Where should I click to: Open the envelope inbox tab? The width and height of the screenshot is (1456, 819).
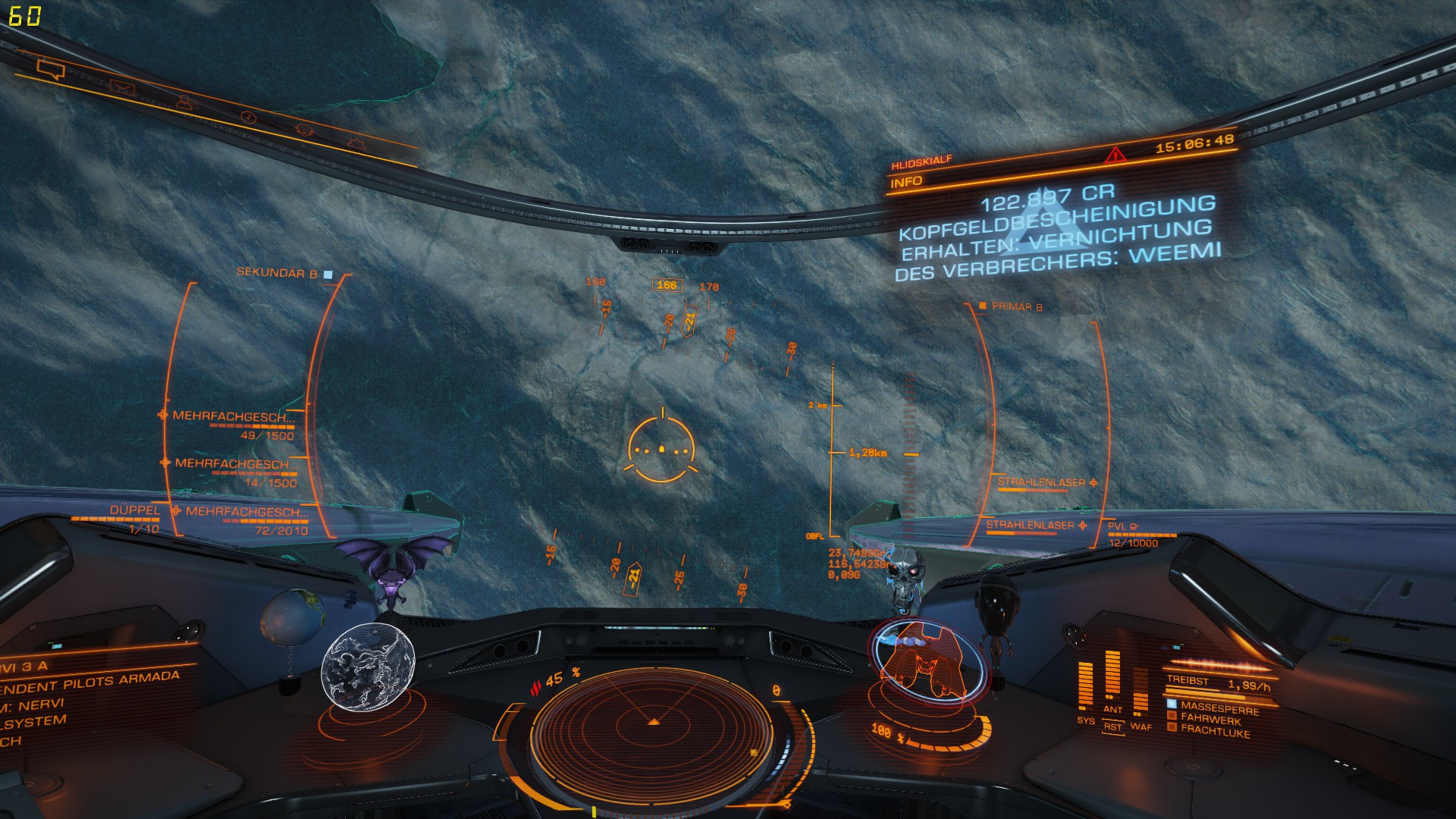click(121, 87)
